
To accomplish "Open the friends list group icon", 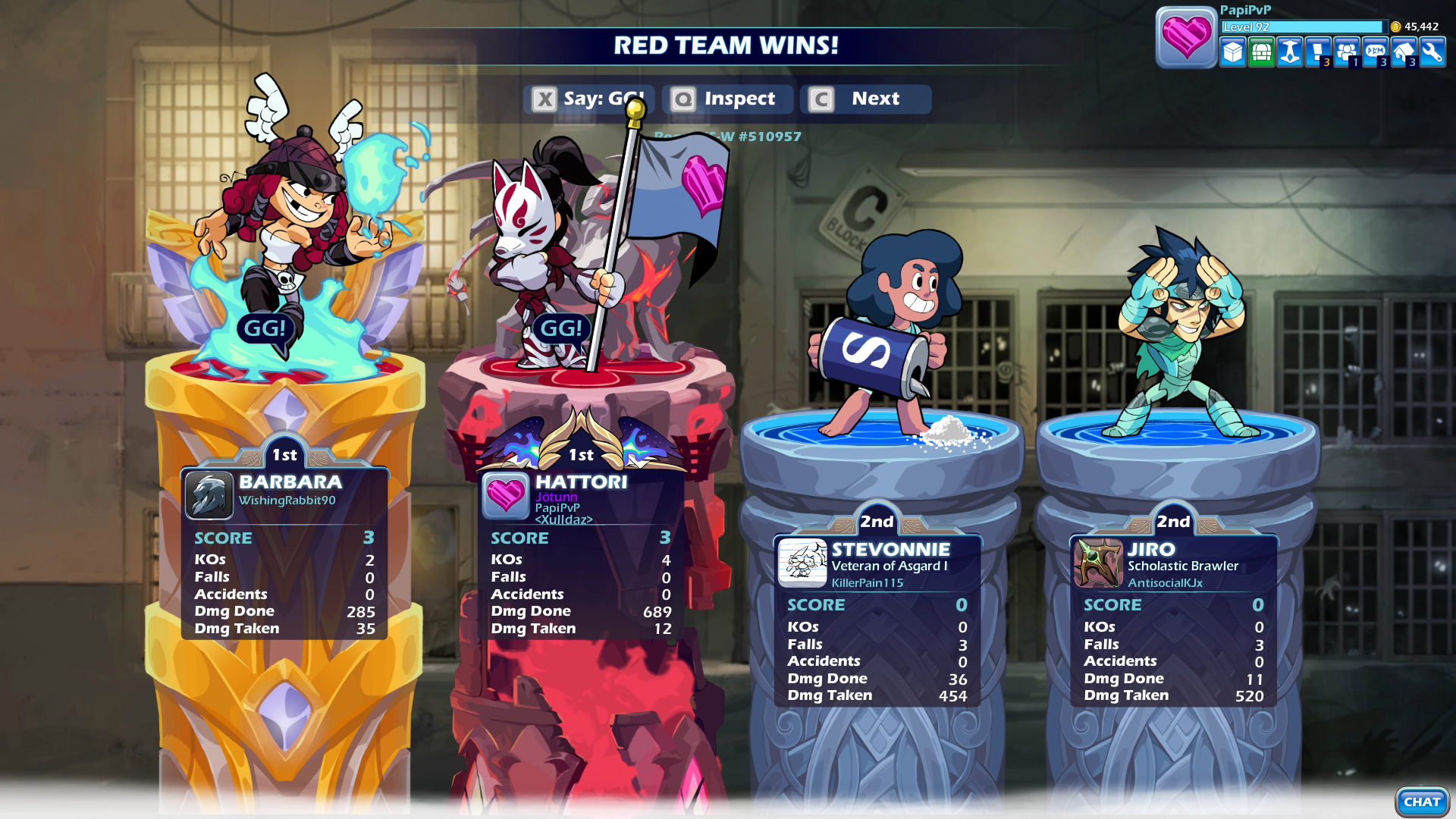I will pyautogui.click(x=1347, y=50).
